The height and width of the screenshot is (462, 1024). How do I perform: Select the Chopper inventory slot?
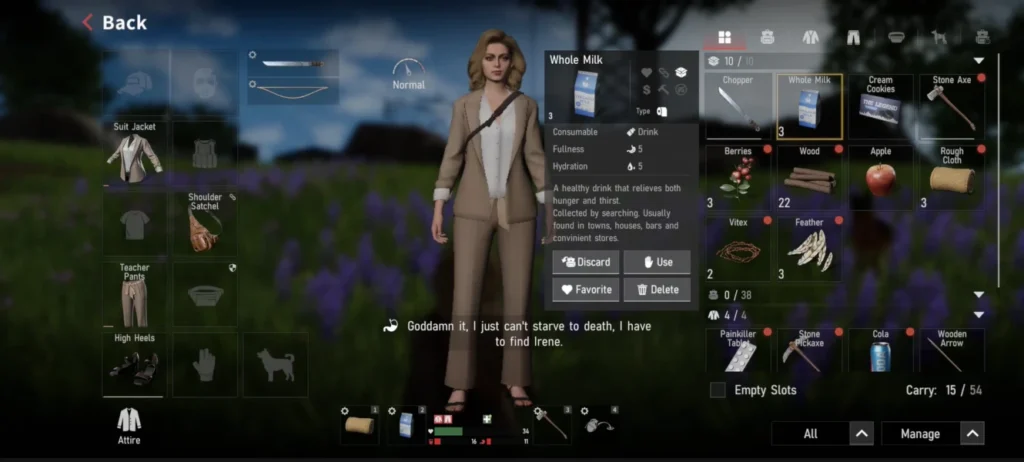tap(738, 107)
